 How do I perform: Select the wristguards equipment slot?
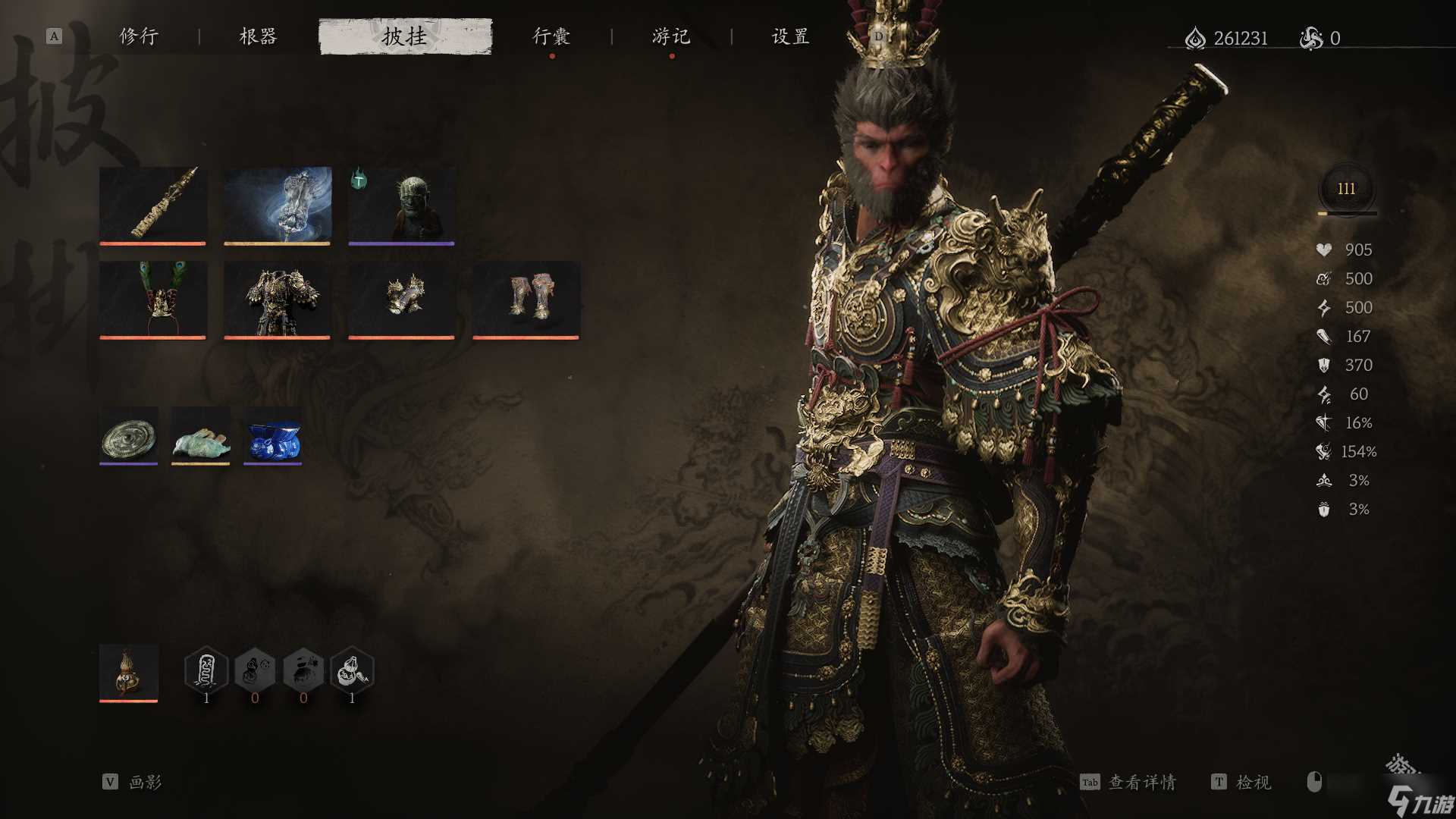401,300
